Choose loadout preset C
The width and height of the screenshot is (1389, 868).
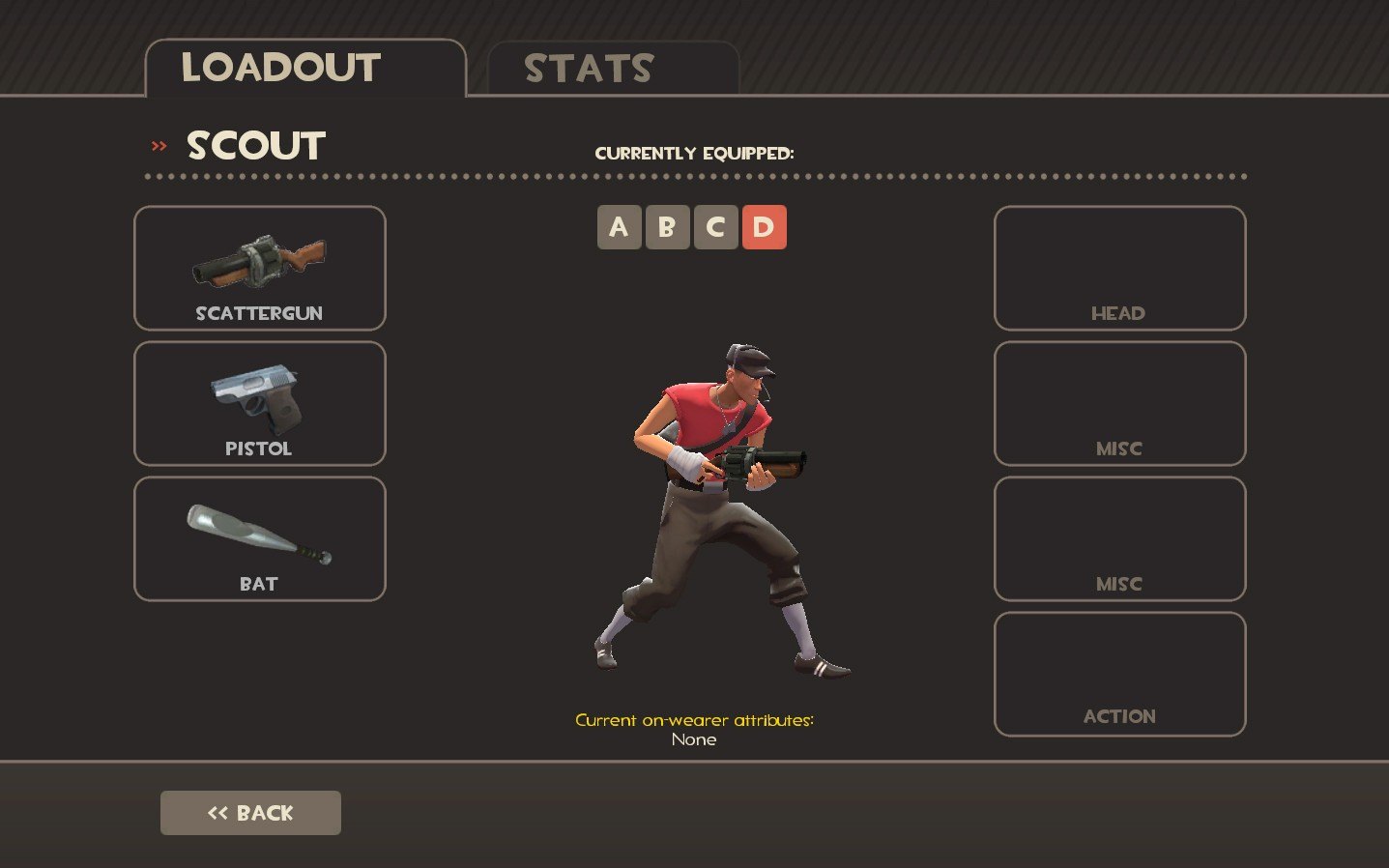715,227
